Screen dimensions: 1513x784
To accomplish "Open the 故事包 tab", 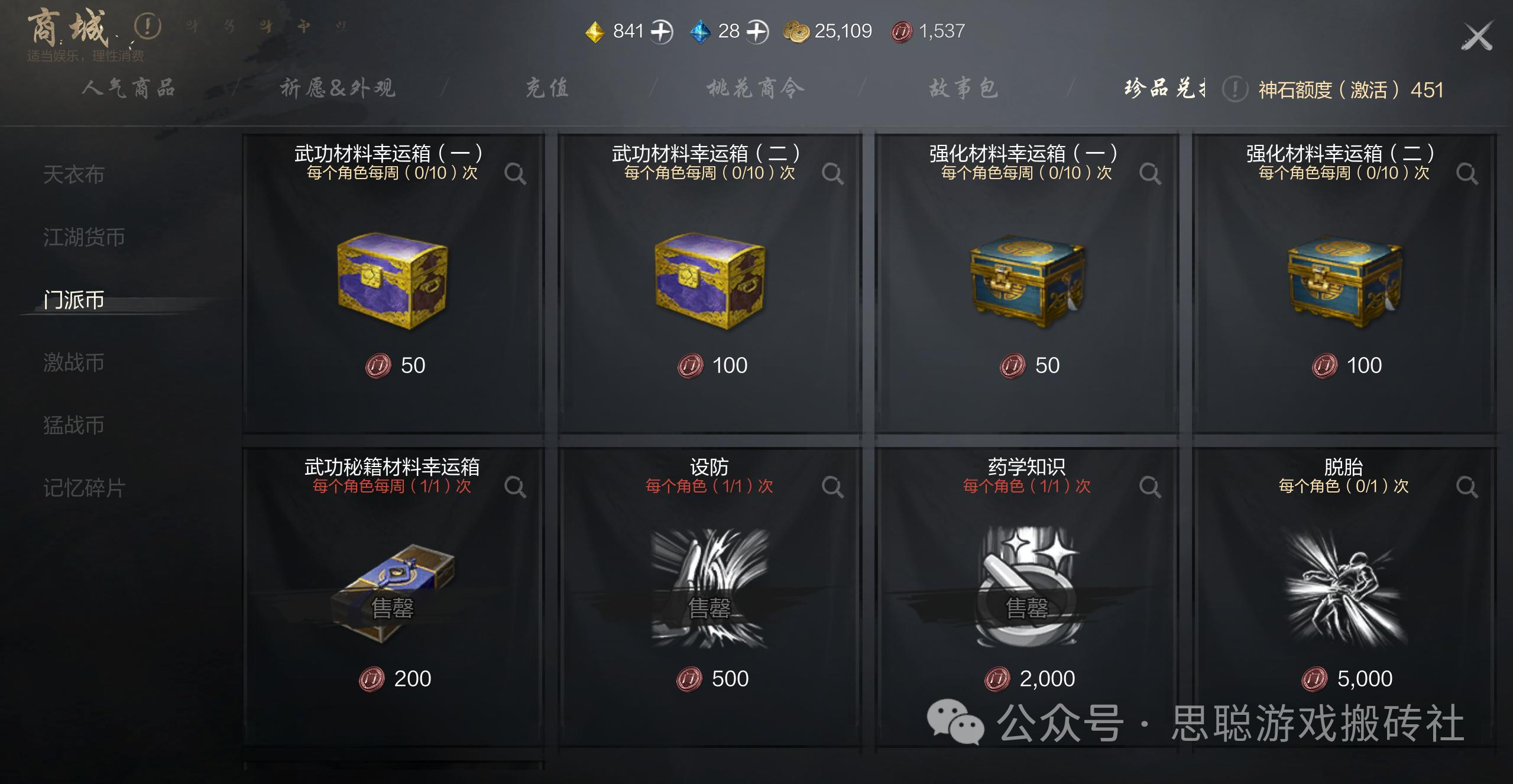I will [963, 89].
